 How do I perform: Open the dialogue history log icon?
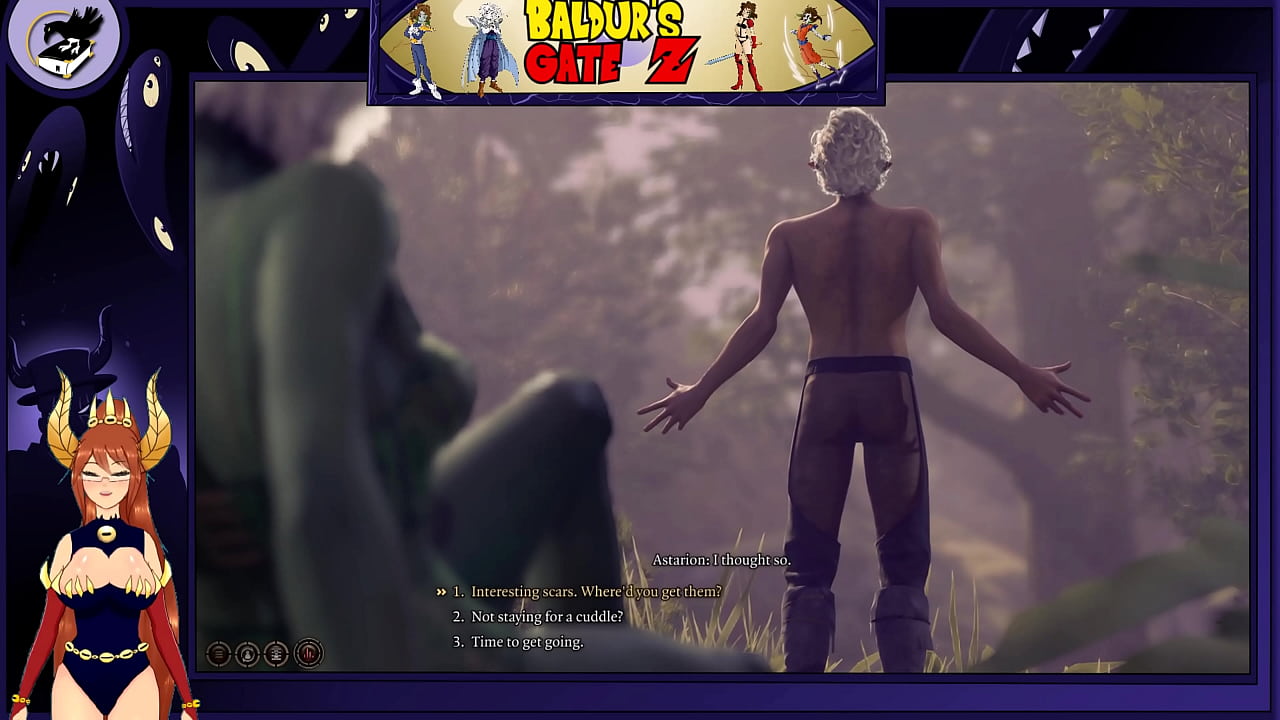tap(218, 653)
